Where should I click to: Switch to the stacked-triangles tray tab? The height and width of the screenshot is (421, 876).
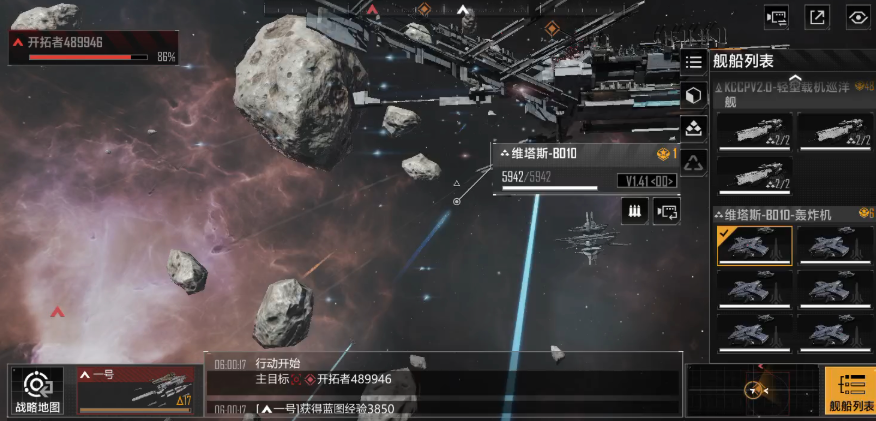pyautogui.click(x=694, y=128)
